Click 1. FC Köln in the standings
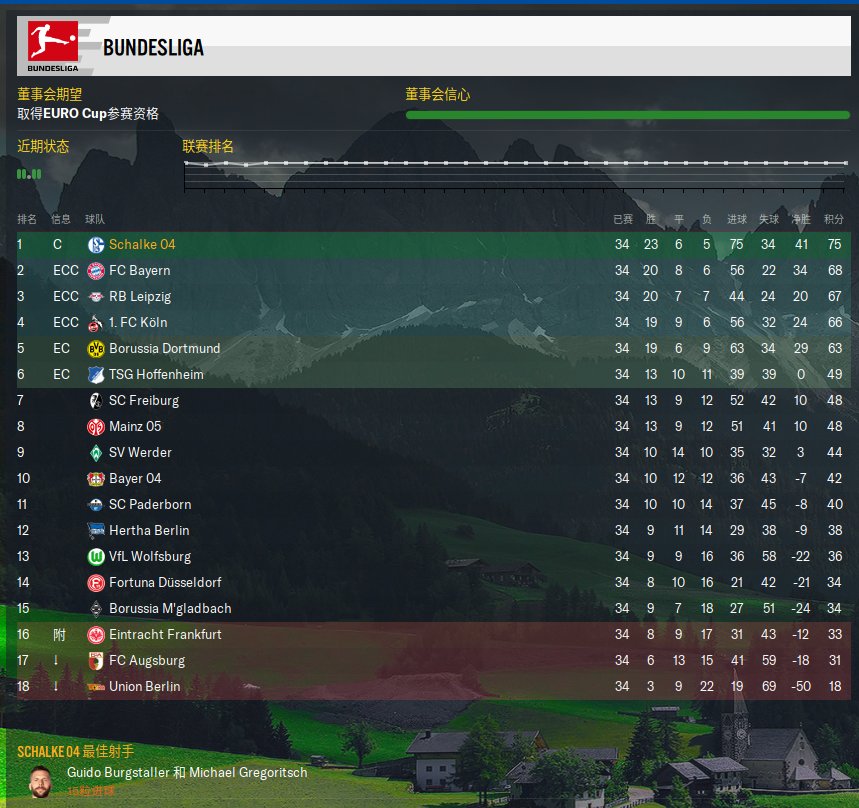Viewport: 859px width, 808px height. tap(138, 323)
